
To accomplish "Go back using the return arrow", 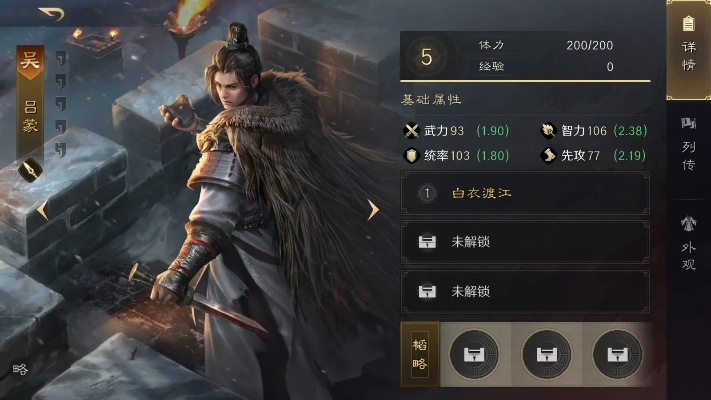I will tap(51, 14).
